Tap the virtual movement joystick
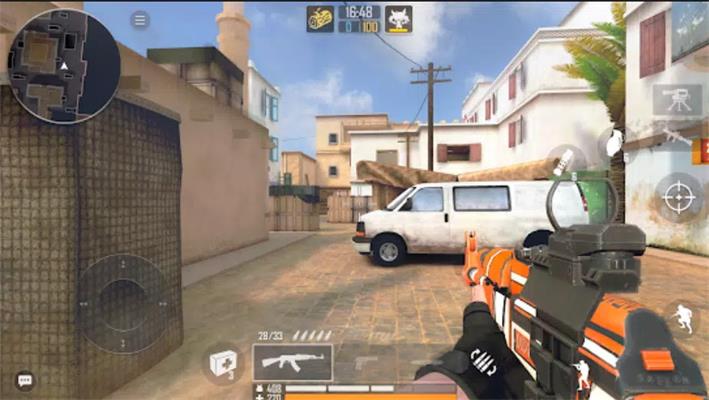This screenshot has height=400, width=709. [123, 303]
